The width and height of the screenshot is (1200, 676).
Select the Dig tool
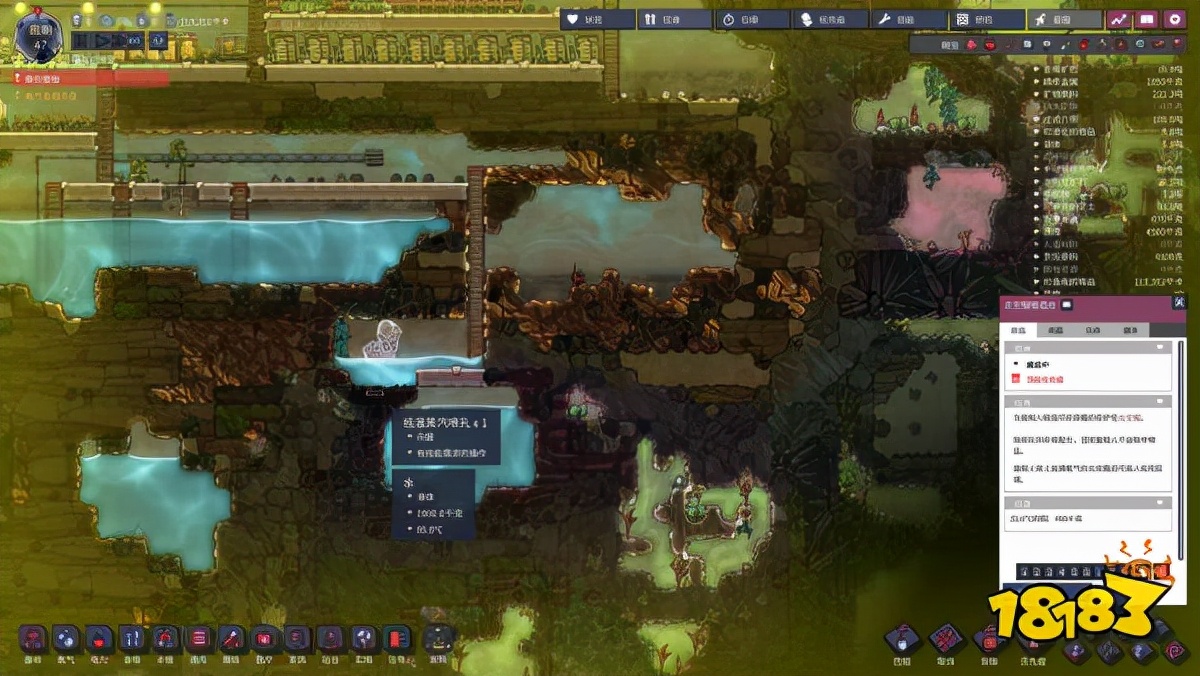[x=902, y=638]
